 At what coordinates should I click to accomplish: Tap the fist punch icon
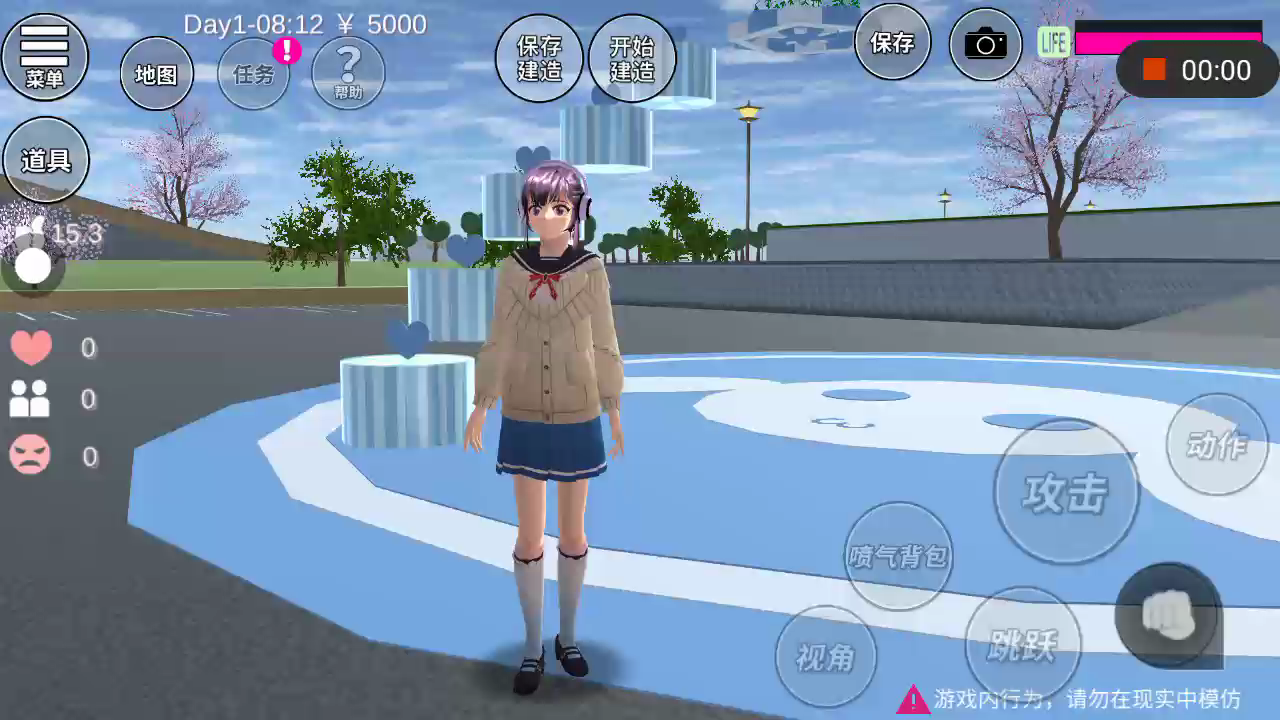click(1168, 614)
